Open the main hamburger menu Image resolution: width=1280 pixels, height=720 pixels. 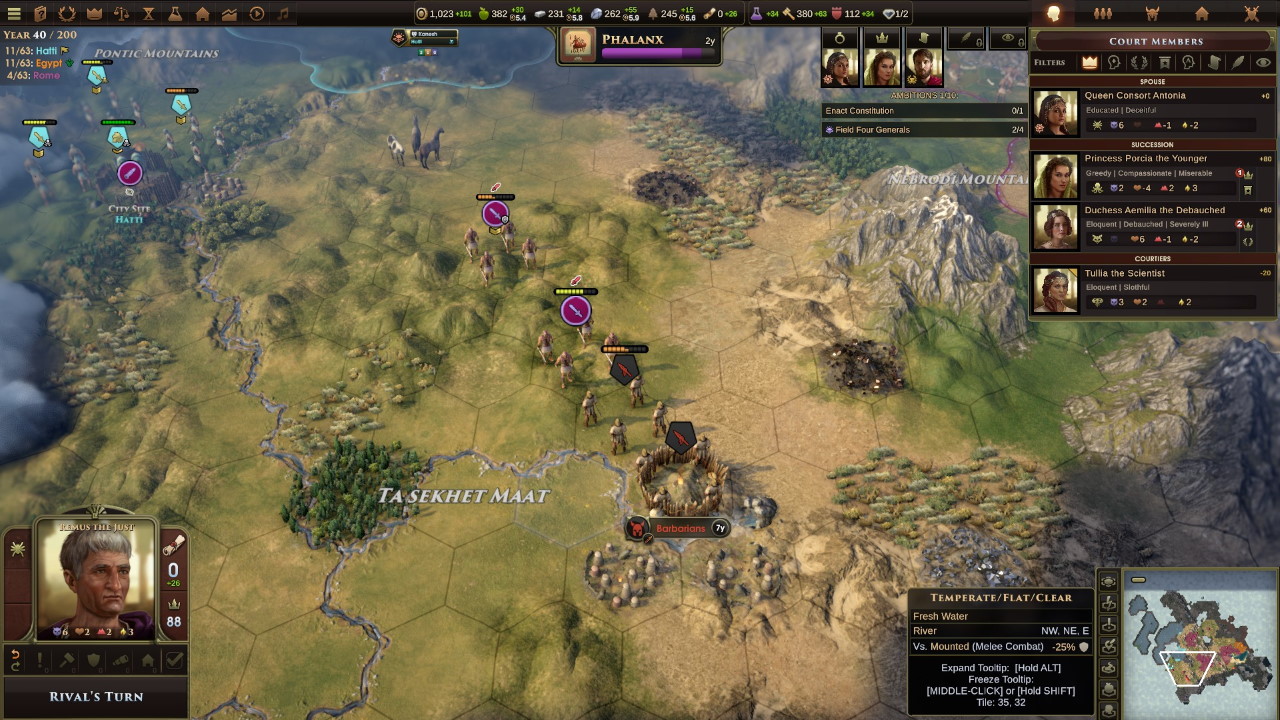click(14, 14)
